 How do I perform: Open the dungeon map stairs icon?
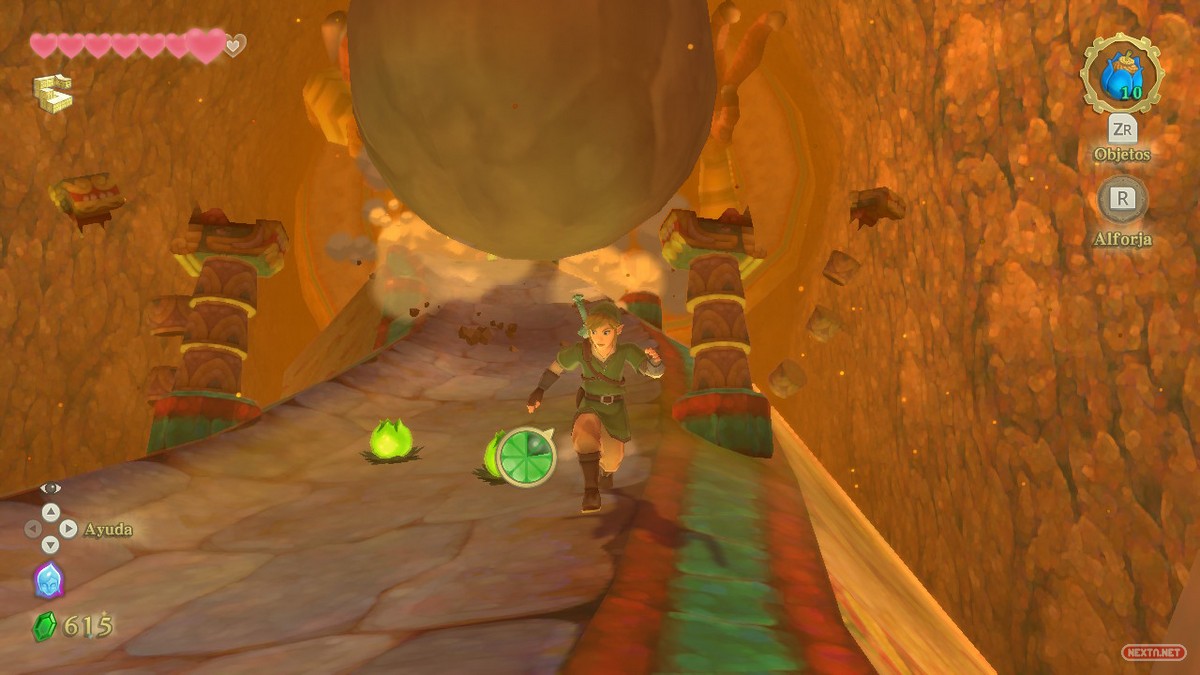52,93
